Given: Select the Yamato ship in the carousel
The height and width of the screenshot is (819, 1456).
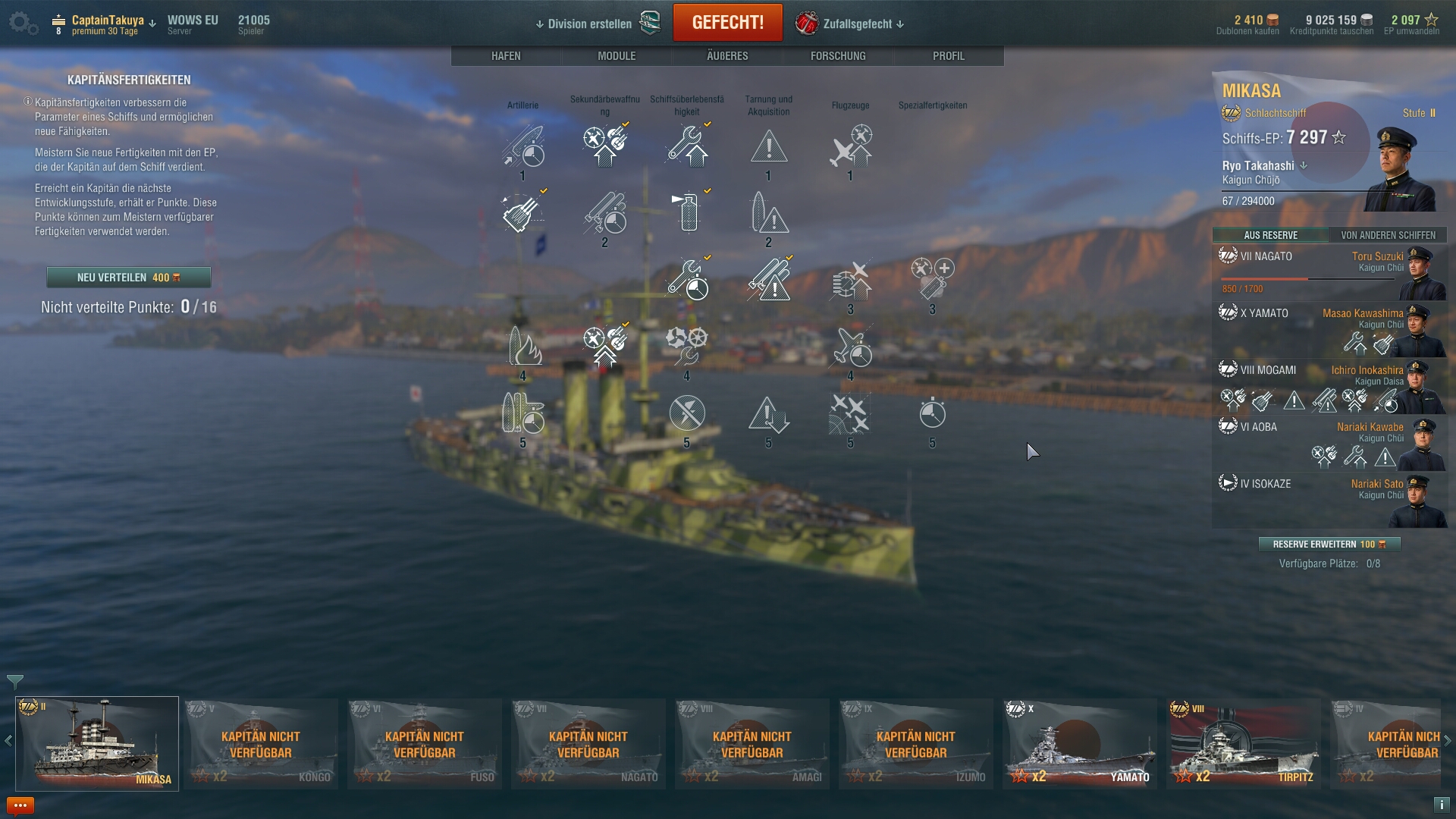Looking at the screenshot, I should pyautogui.click(x=1080, y=743).
